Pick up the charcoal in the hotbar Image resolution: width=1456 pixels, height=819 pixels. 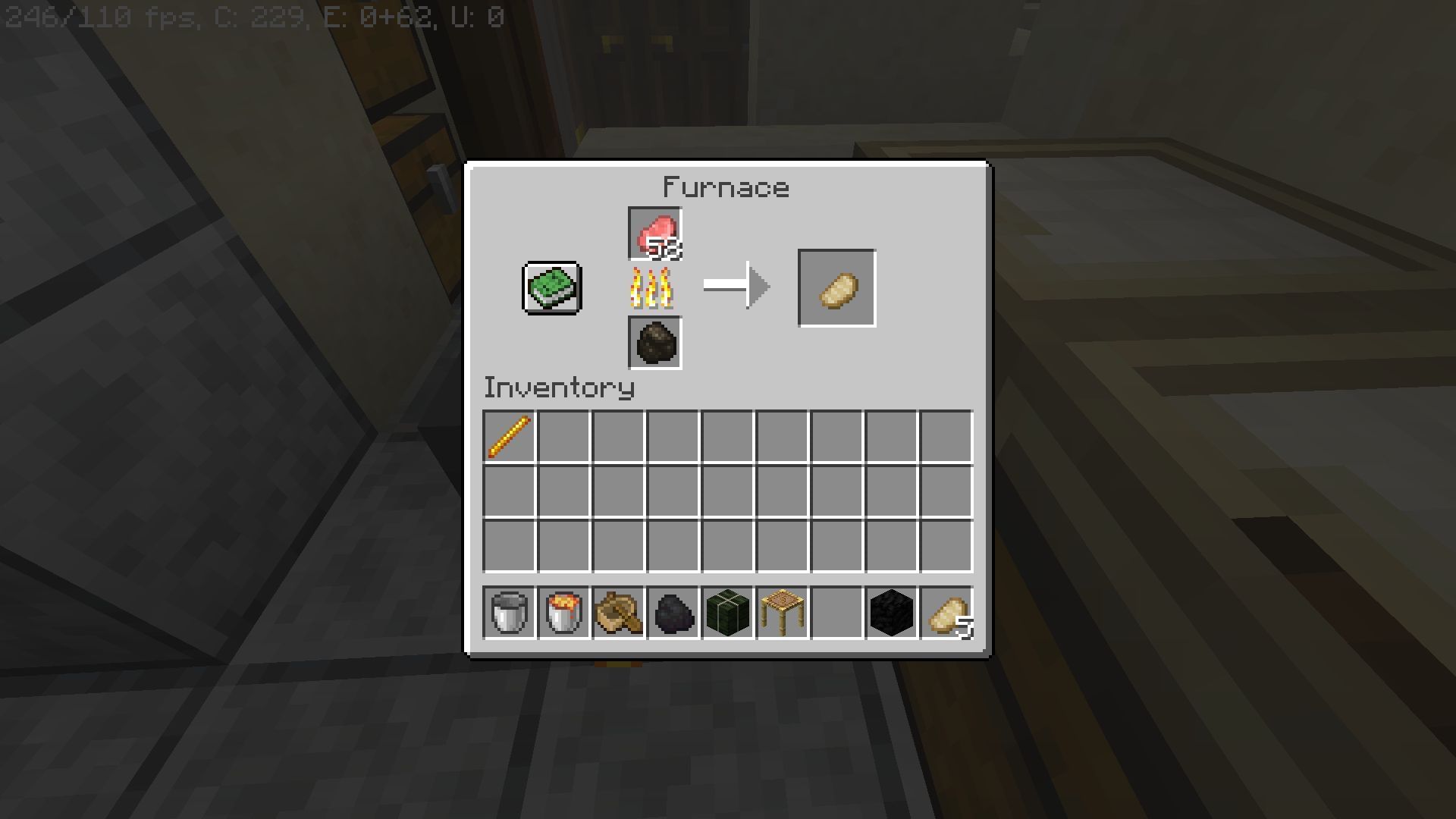tap(672, 614)
